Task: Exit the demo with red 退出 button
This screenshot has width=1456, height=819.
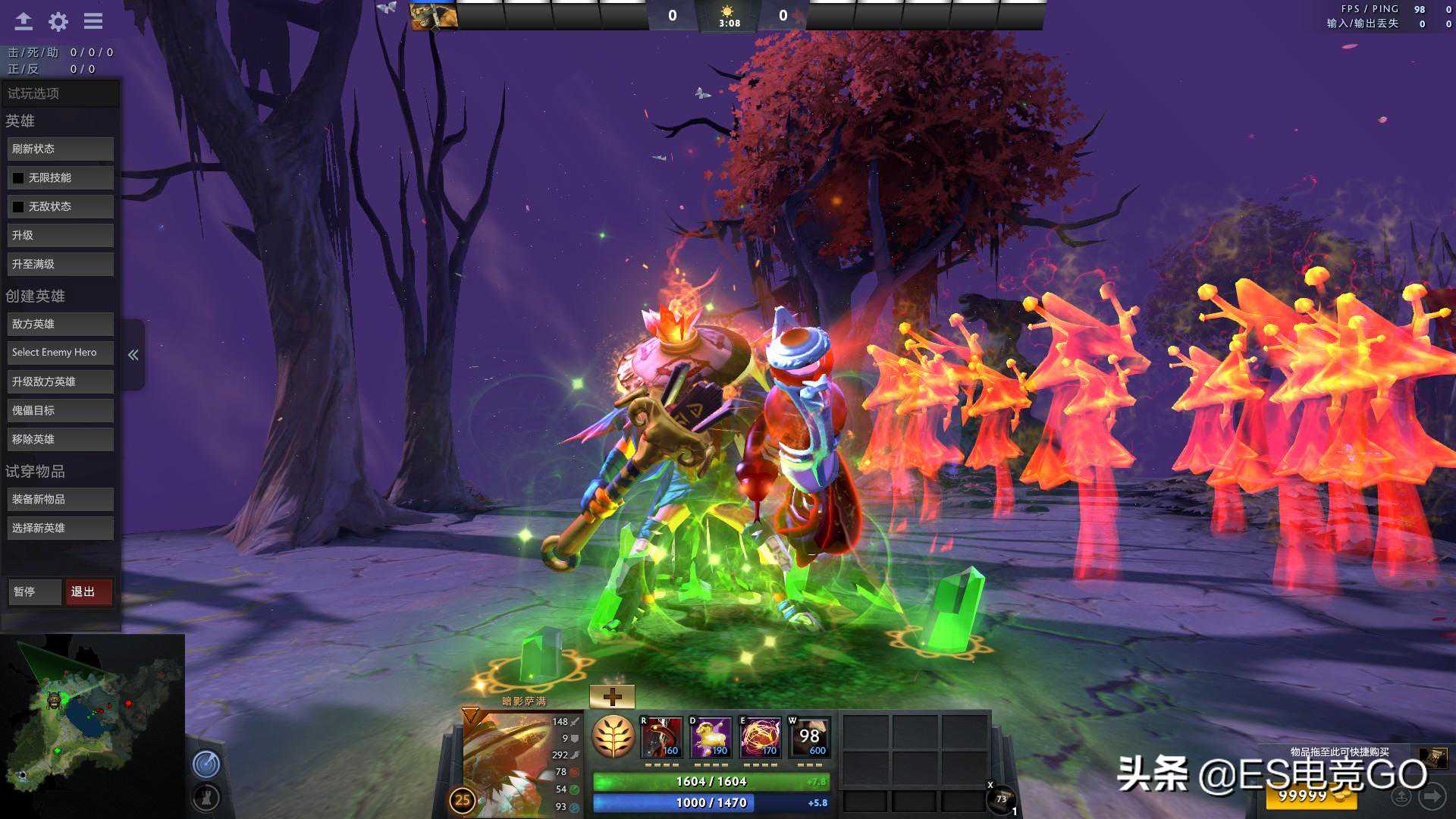Action: (88, 592)
